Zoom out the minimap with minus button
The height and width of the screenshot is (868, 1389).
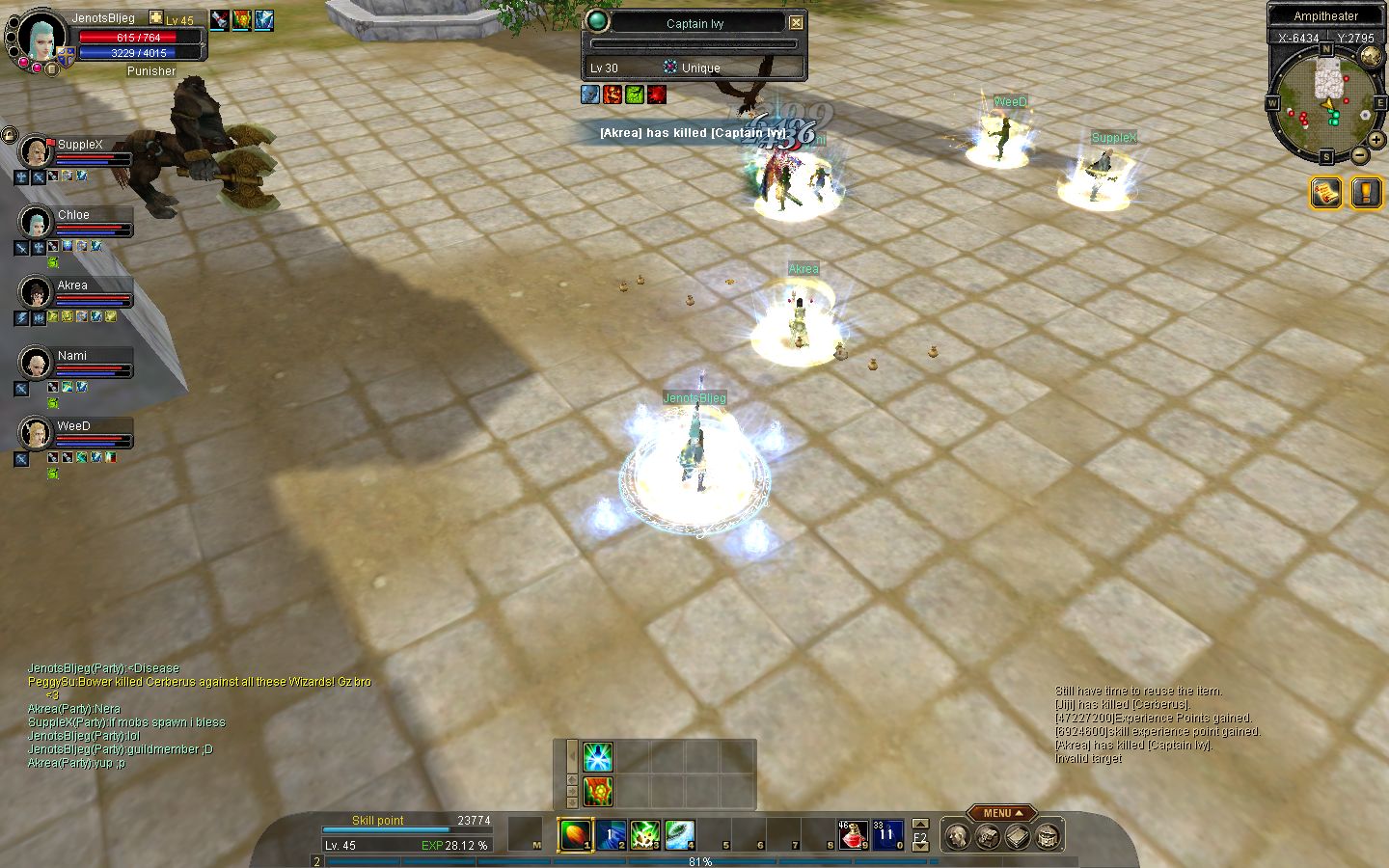click(x=1359, y=154)
